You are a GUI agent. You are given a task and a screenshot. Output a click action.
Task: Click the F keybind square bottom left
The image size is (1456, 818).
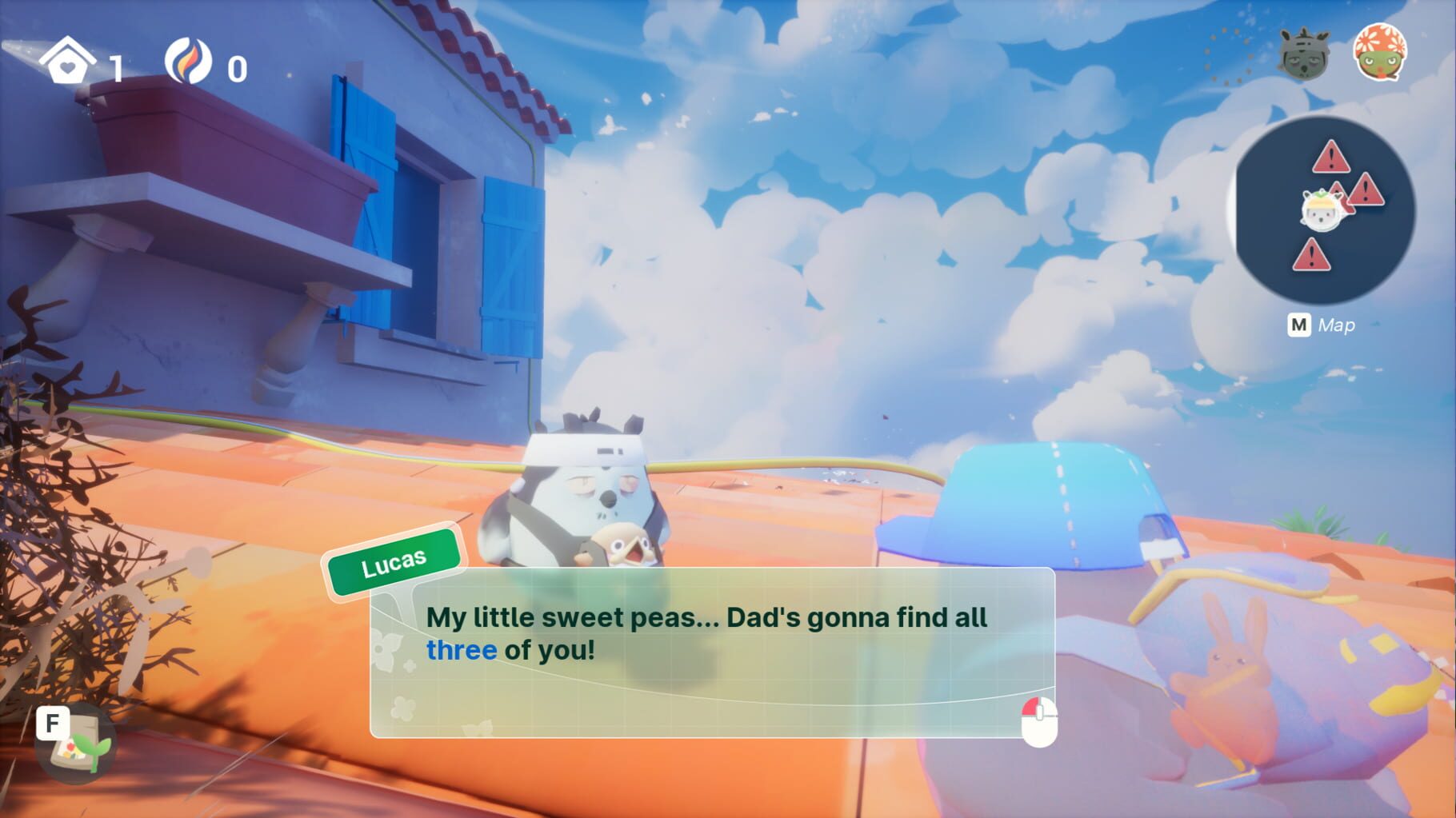pos(52,721)
